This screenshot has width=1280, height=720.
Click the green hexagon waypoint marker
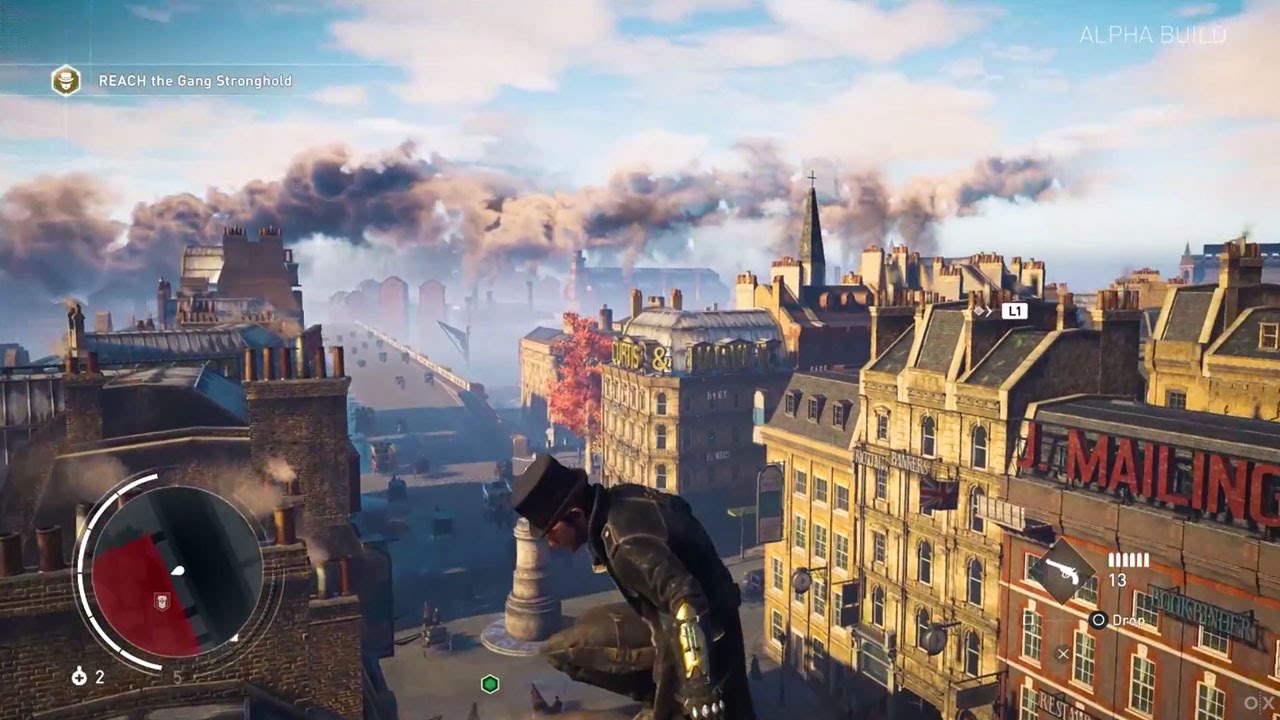[490, 684]
